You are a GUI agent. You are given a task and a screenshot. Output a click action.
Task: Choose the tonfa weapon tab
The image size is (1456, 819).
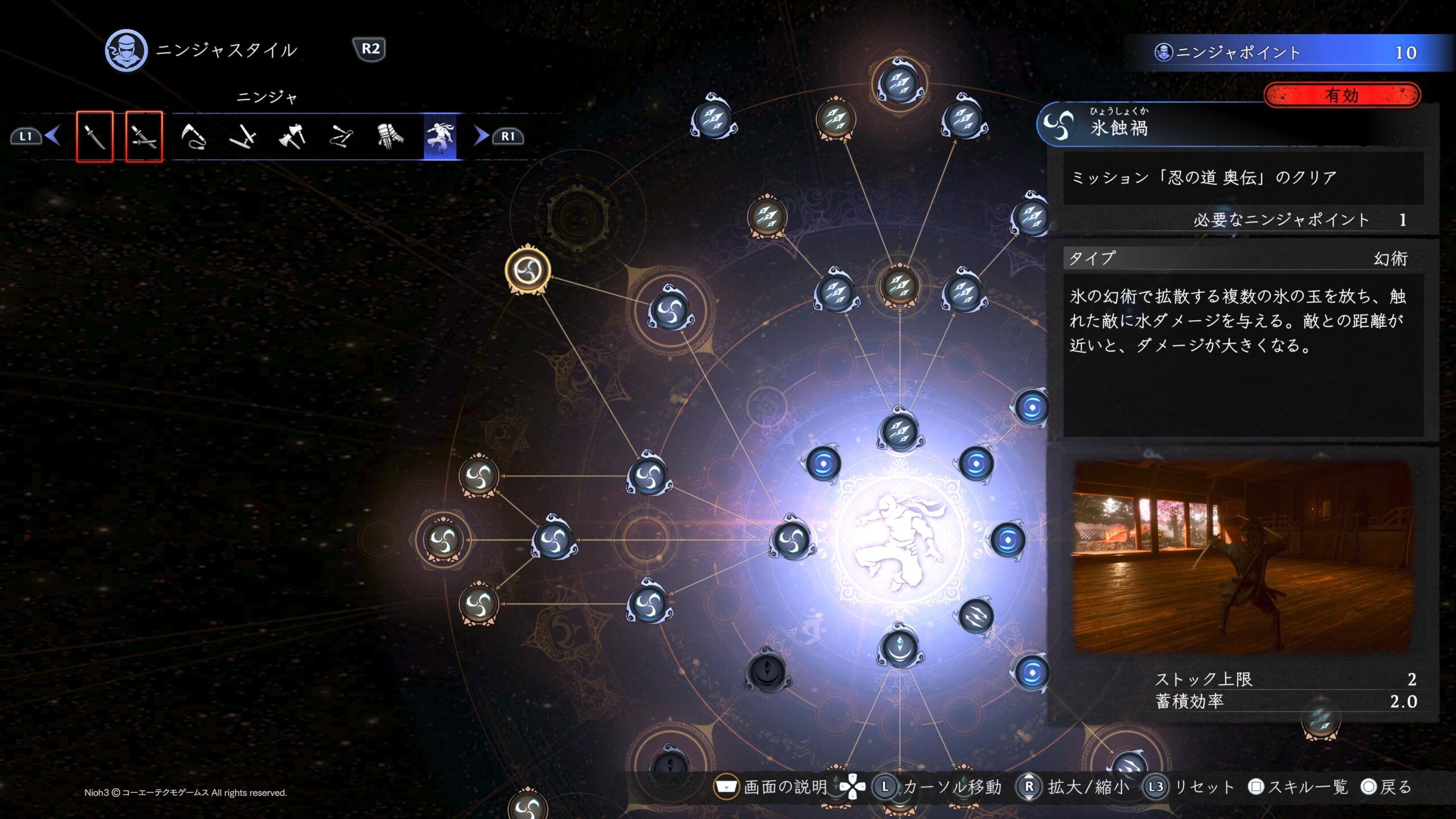(x=242, y=136)
